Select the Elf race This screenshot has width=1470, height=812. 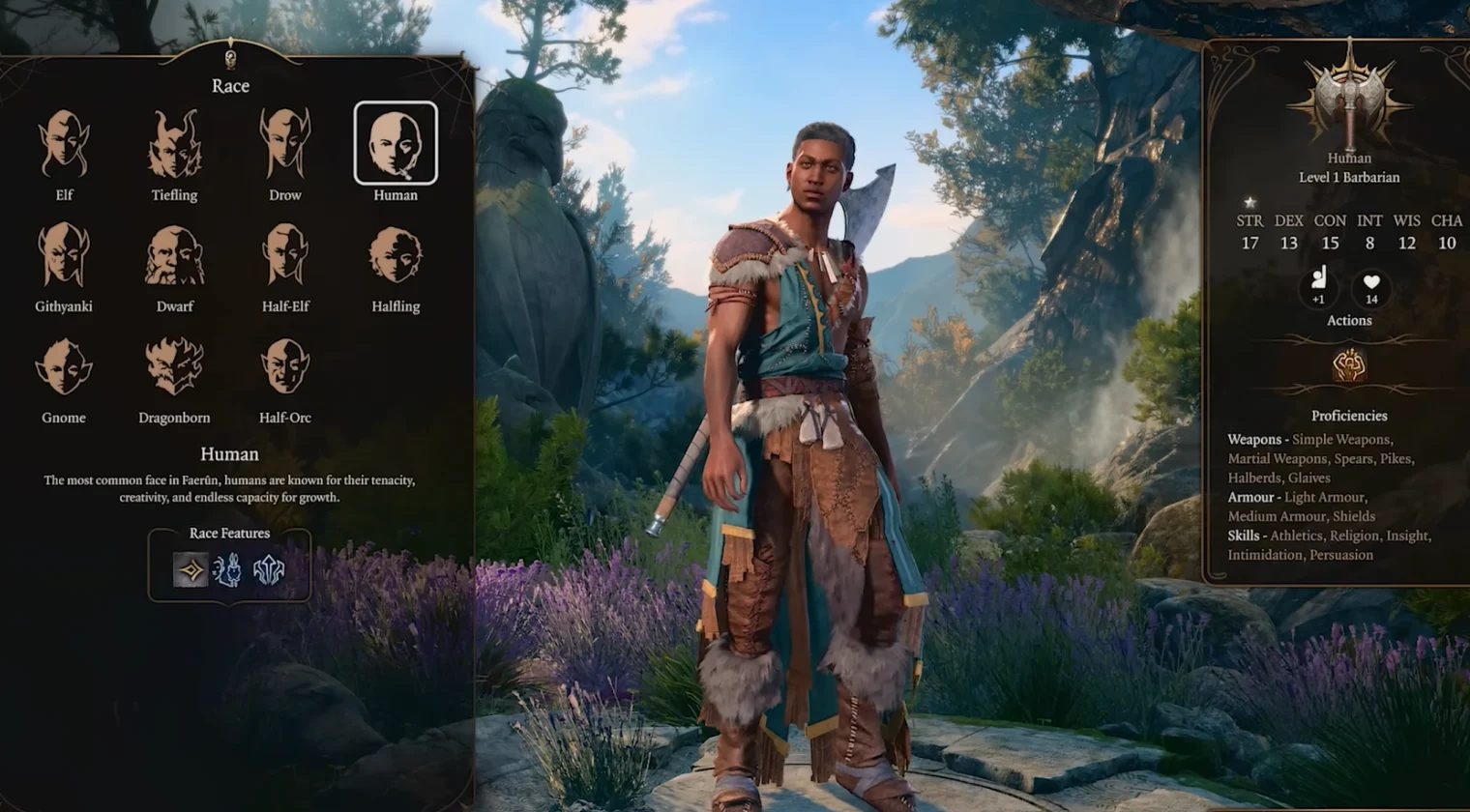click(x=64, y=145)
